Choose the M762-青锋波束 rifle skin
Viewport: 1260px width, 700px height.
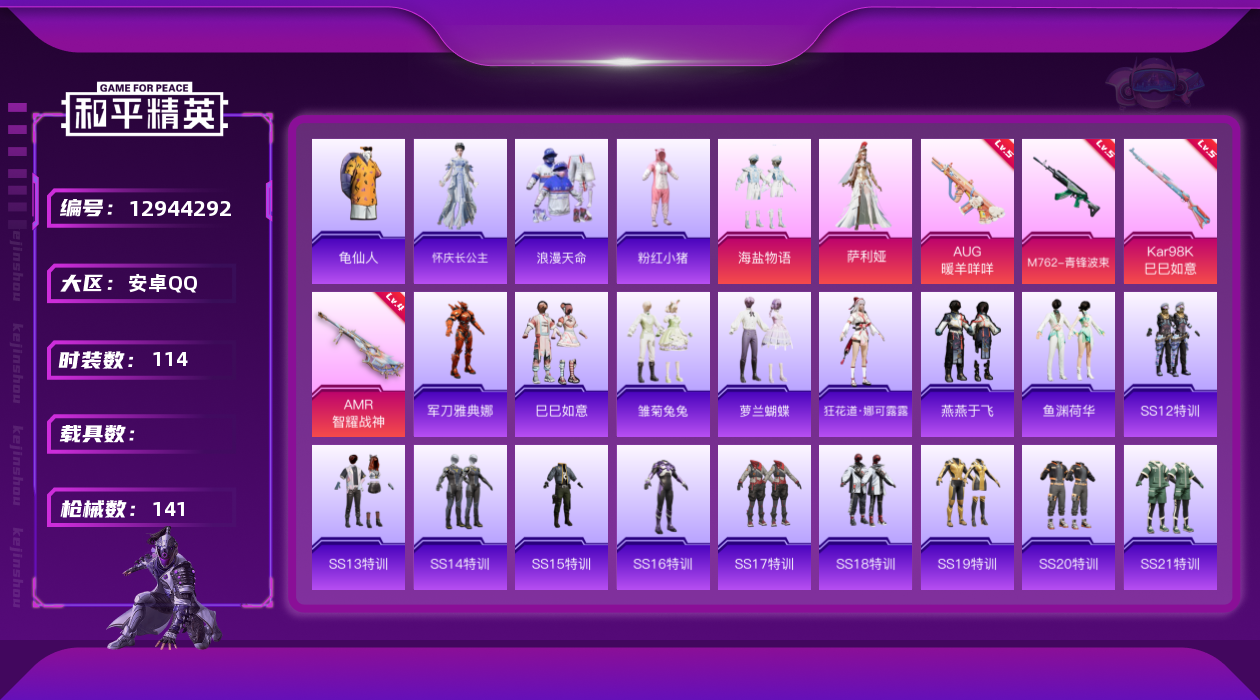[1068, 210]
